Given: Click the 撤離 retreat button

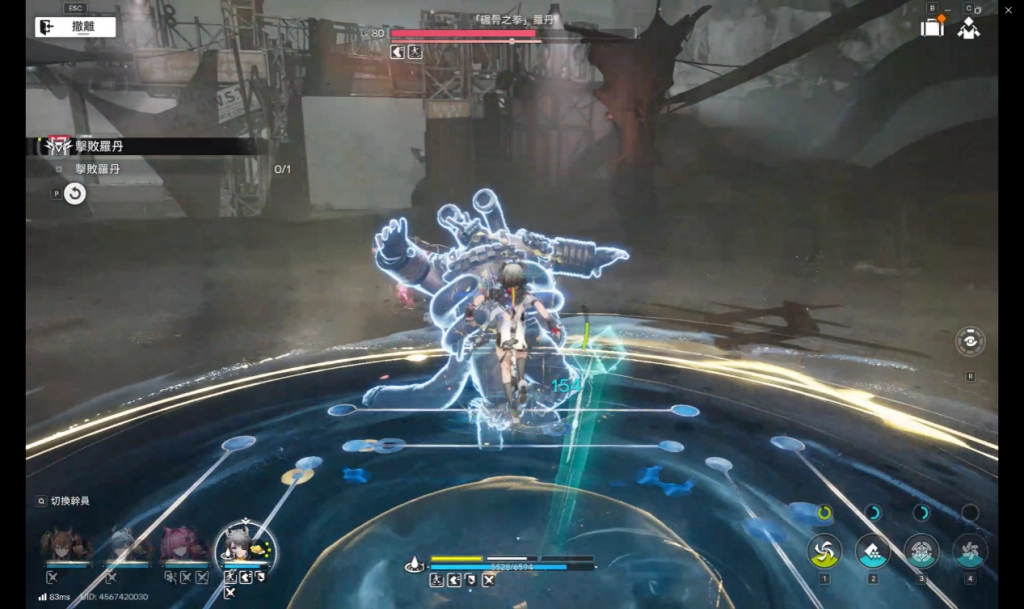Looking at the screenshot, I should [x=75, y=27].
